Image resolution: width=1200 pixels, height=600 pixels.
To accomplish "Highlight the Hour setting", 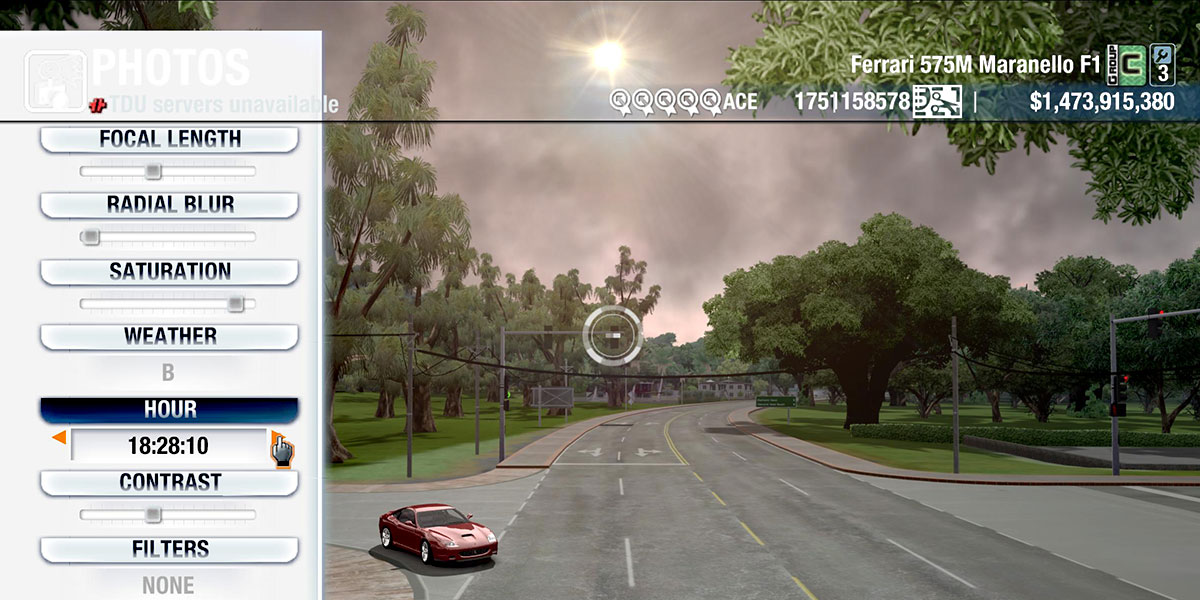I will tap(169, 410).
